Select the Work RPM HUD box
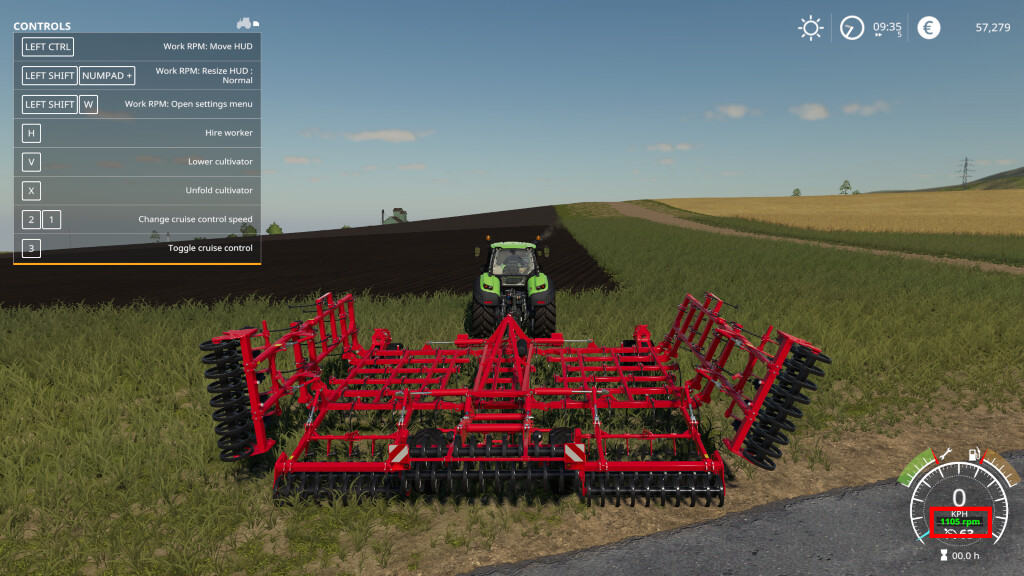The height and width of the screenshot is (576, 1024). click(x=959, y=522)
